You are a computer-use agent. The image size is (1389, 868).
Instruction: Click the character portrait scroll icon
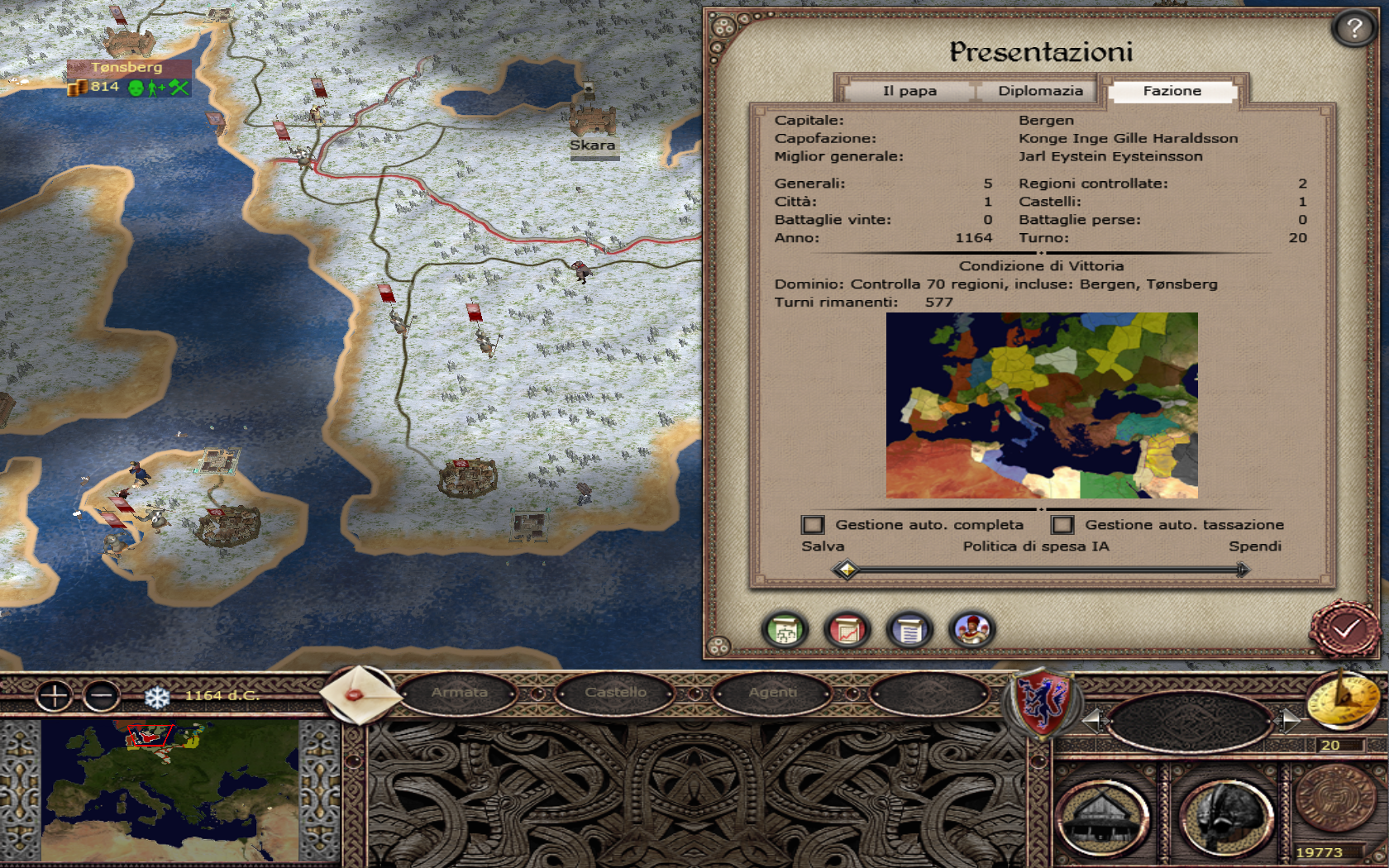971,631
